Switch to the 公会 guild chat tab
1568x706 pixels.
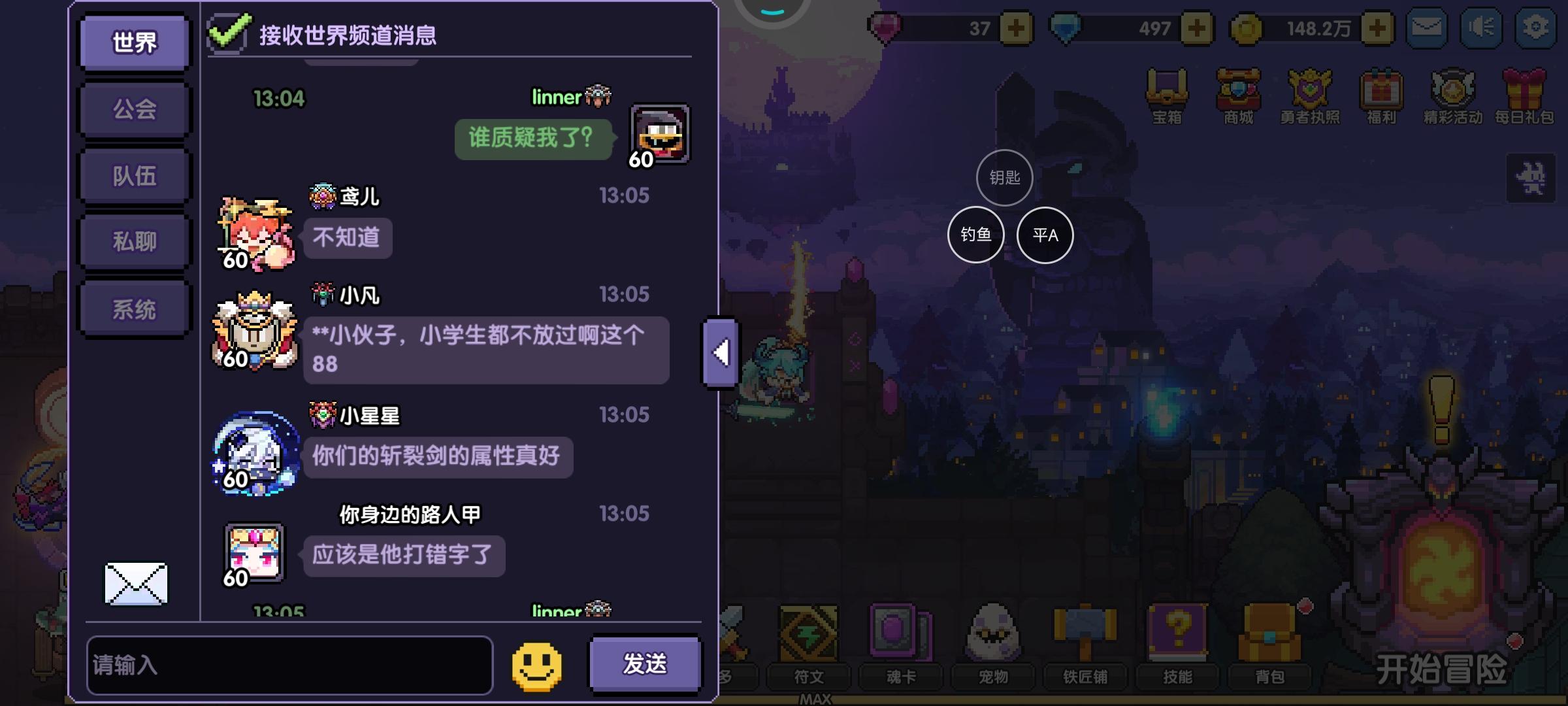133,109
